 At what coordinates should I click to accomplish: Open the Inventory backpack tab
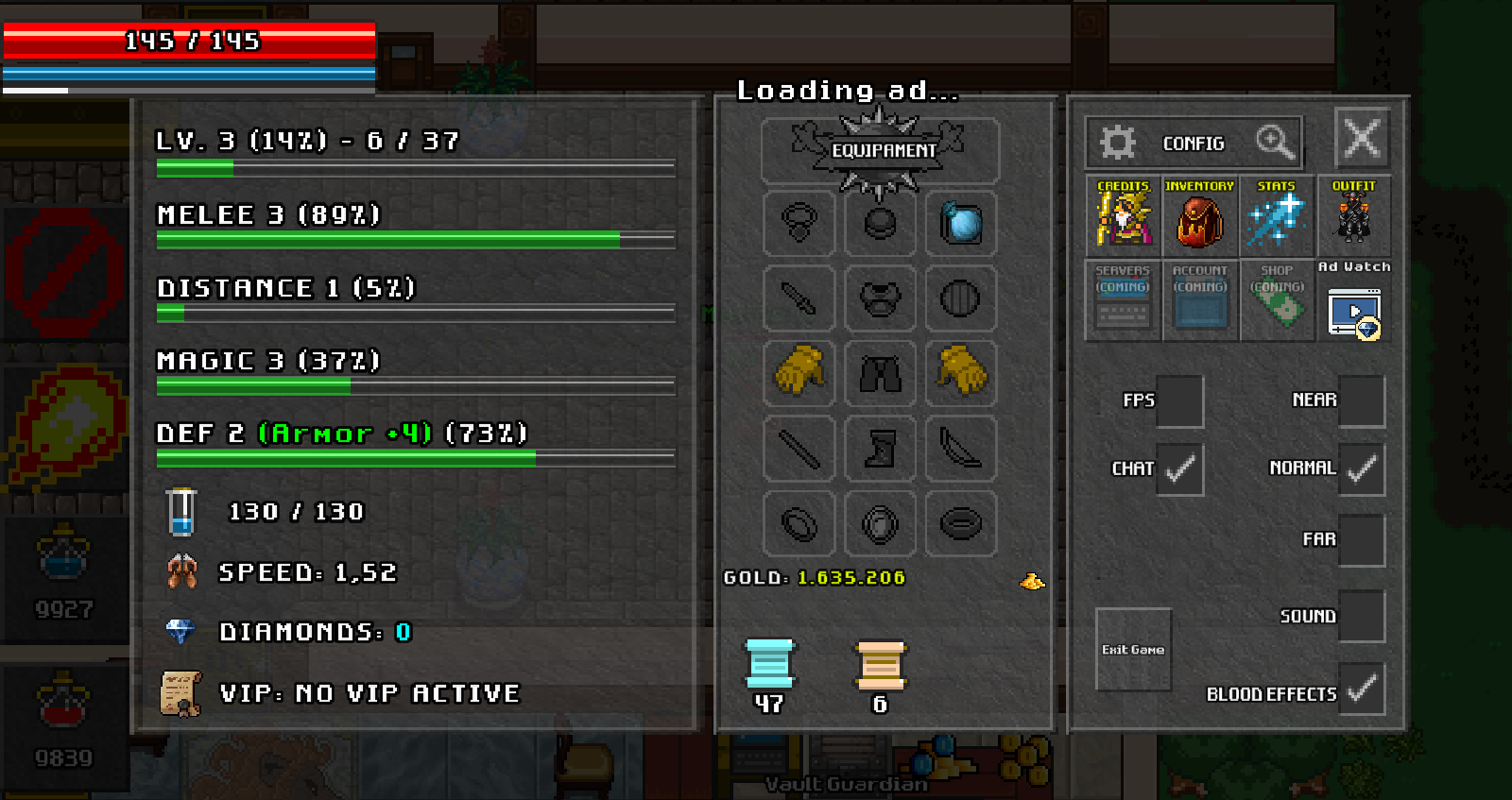[1199, 214]
